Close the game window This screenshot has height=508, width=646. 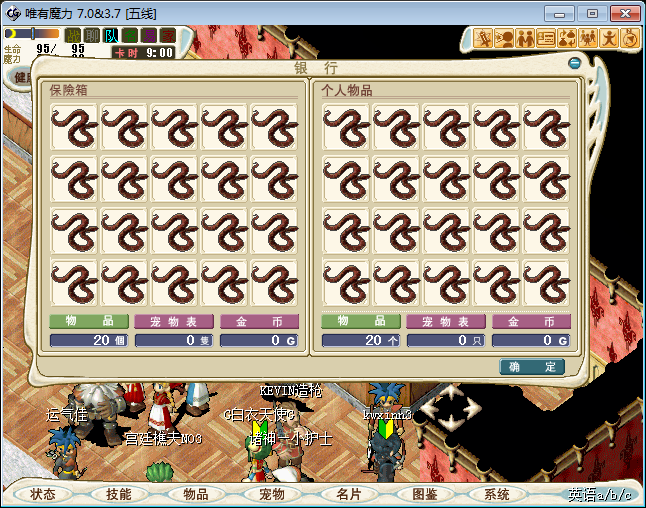622,13
